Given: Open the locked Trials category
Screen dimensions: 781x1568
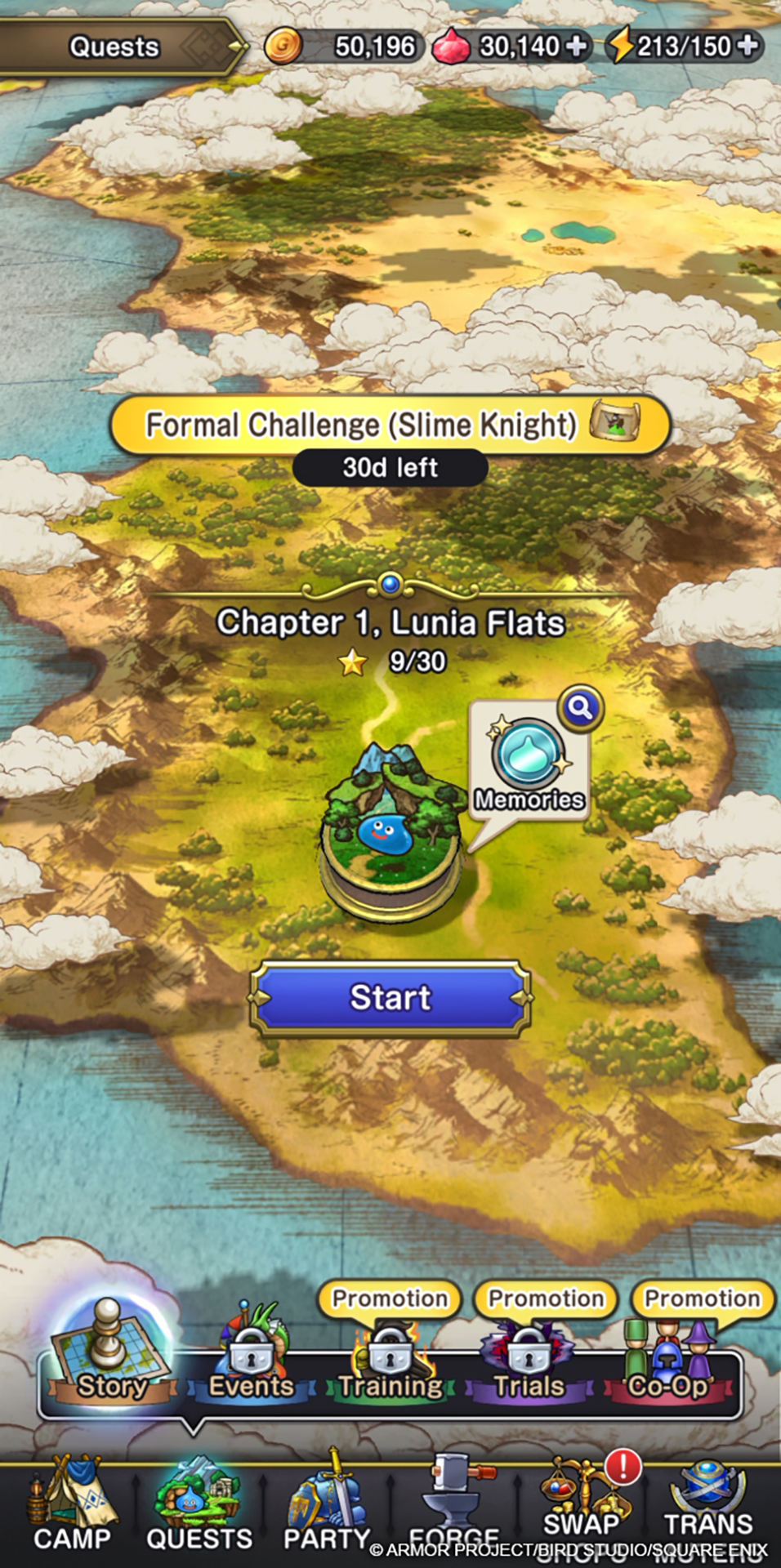Looking at the screenshot, I should (x=529, y=1362).
